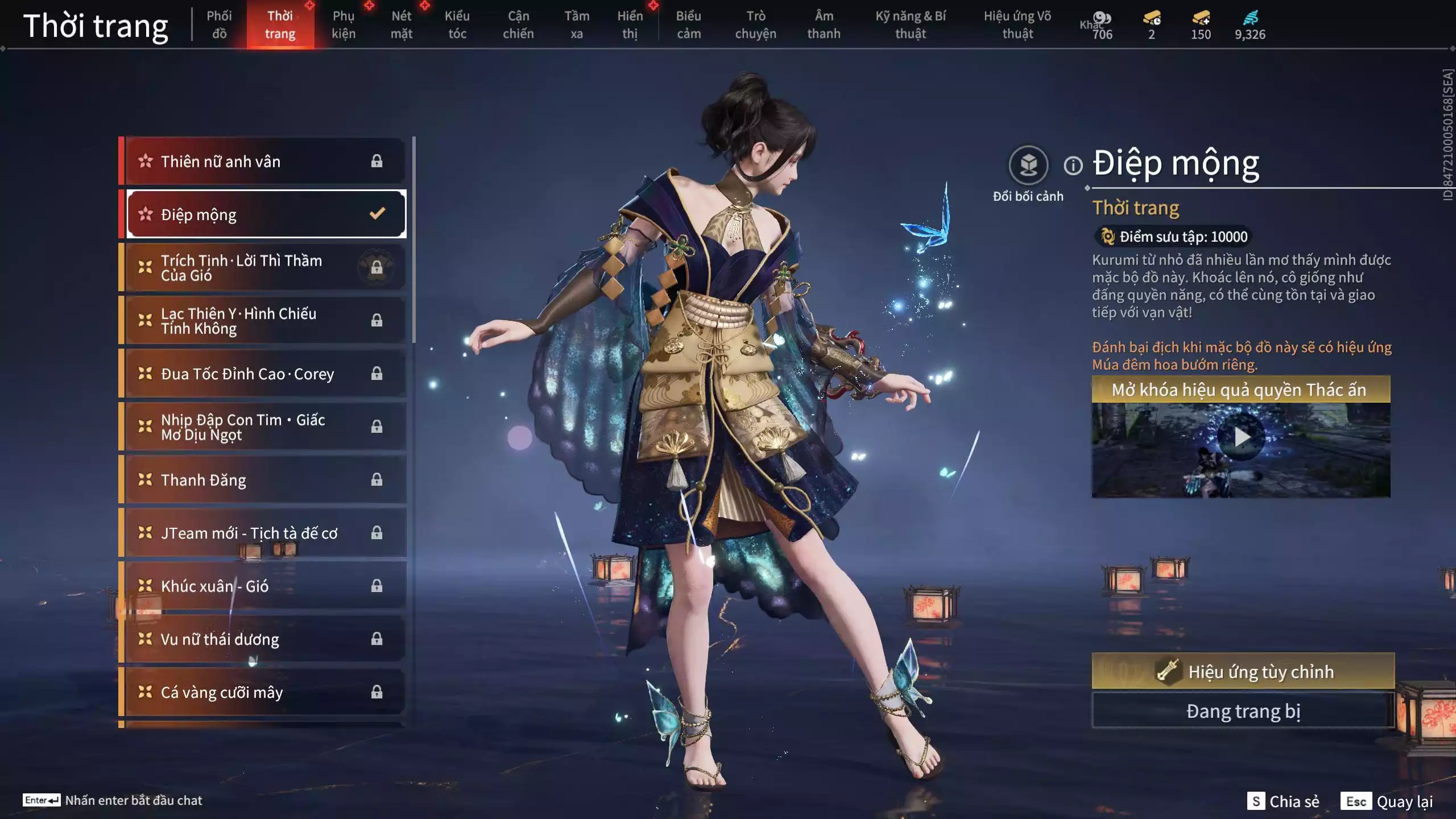Screen dimensions: 1456x819
Task: Switch to the Phối đồ tab
Action: tap(219, 24)
